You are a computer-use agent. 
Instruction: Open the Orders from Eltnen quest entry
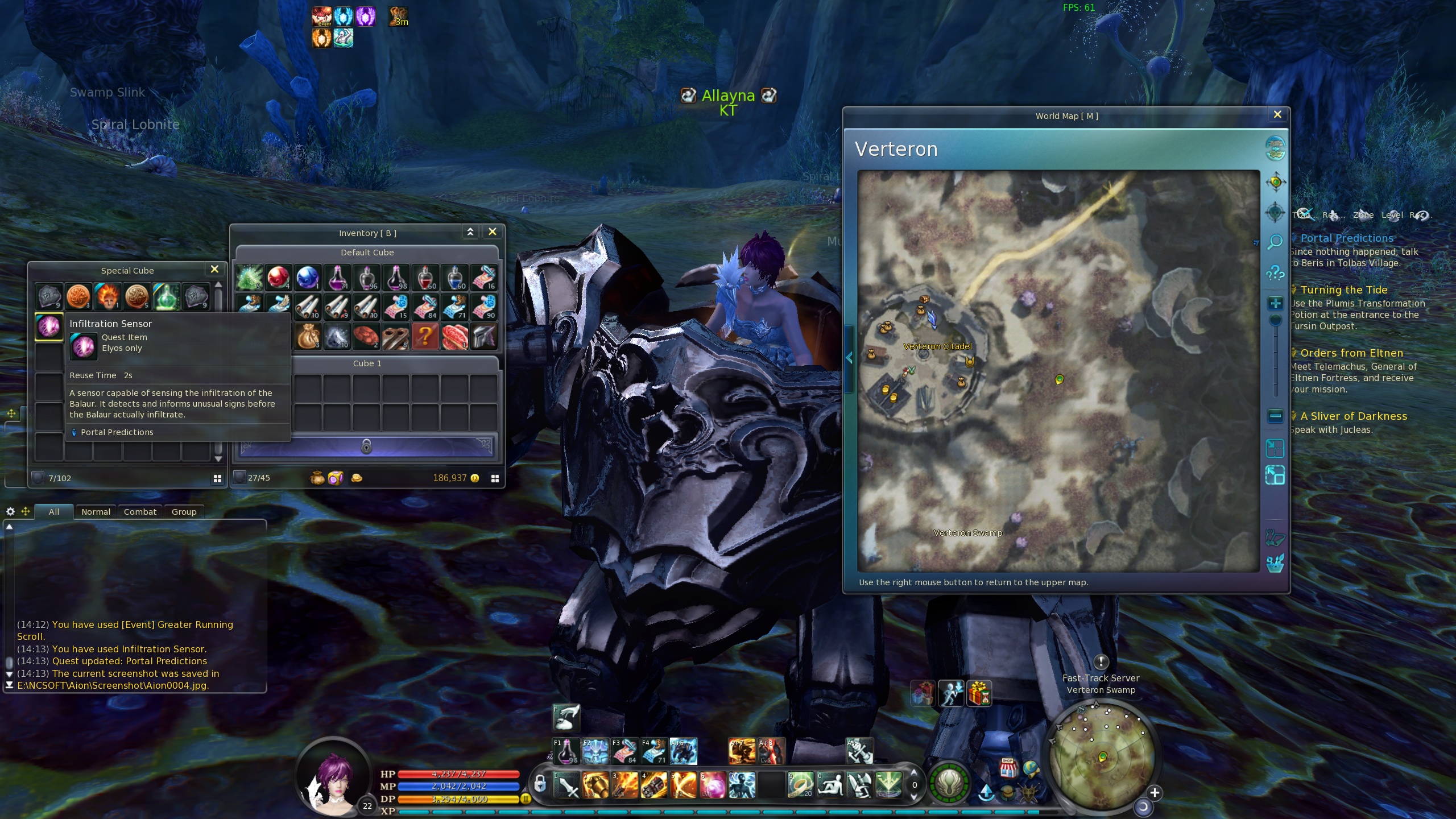(x=1351, y=353)
